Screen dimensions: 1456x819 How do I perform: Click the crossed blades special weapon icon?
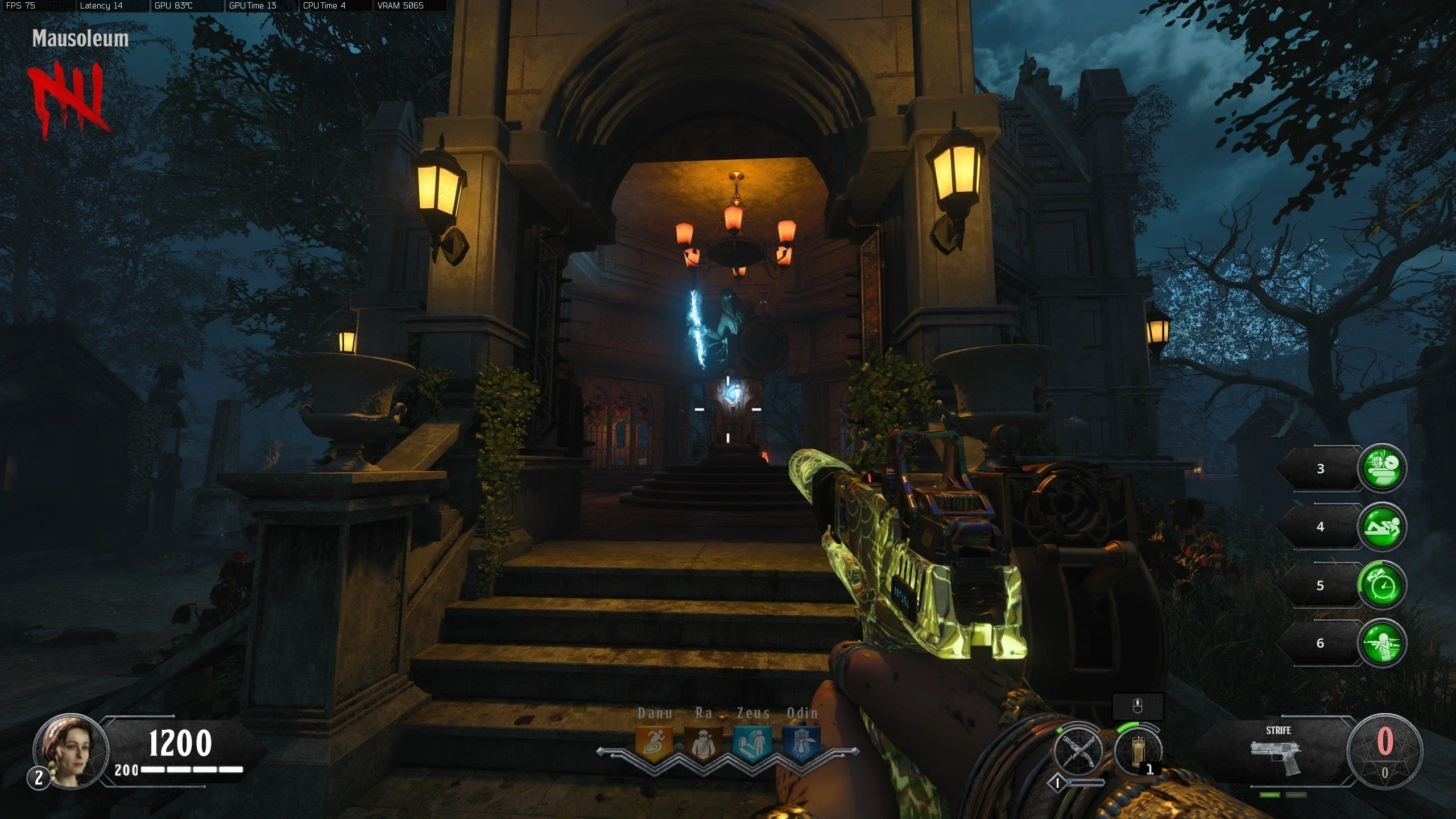pos(1078,751)
